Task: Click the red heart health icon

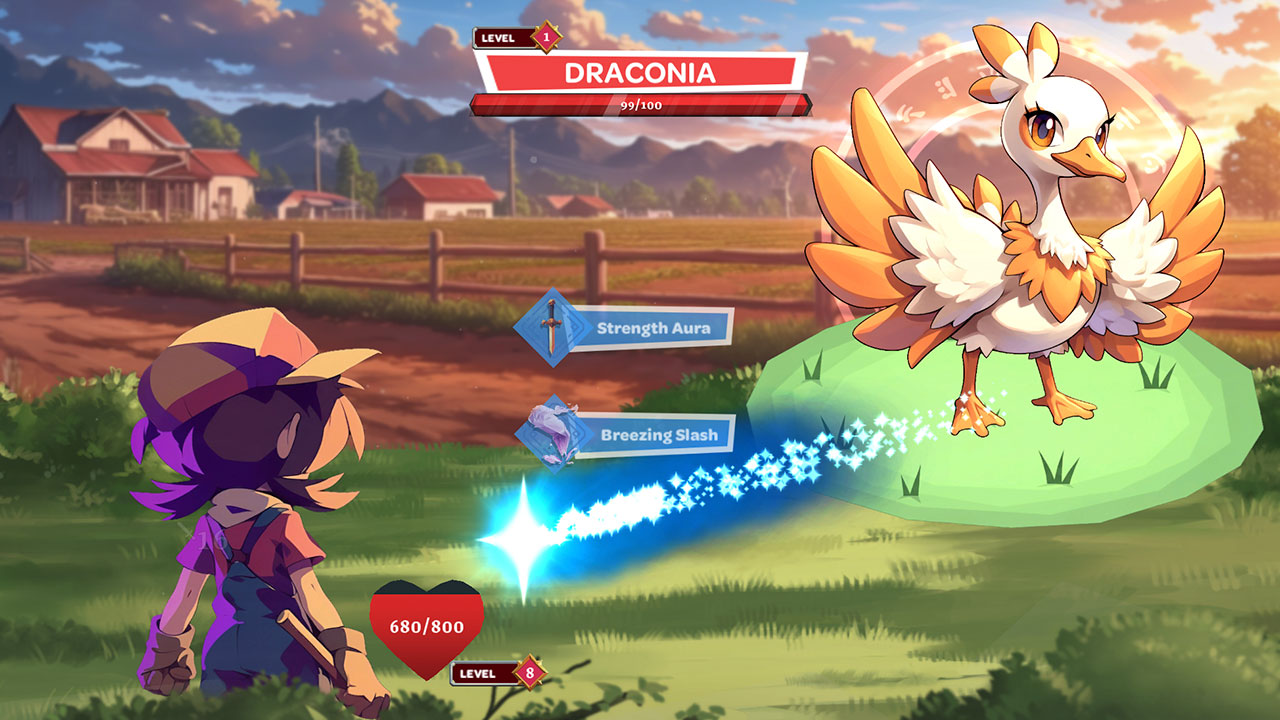Action: [x=424, y=625]
